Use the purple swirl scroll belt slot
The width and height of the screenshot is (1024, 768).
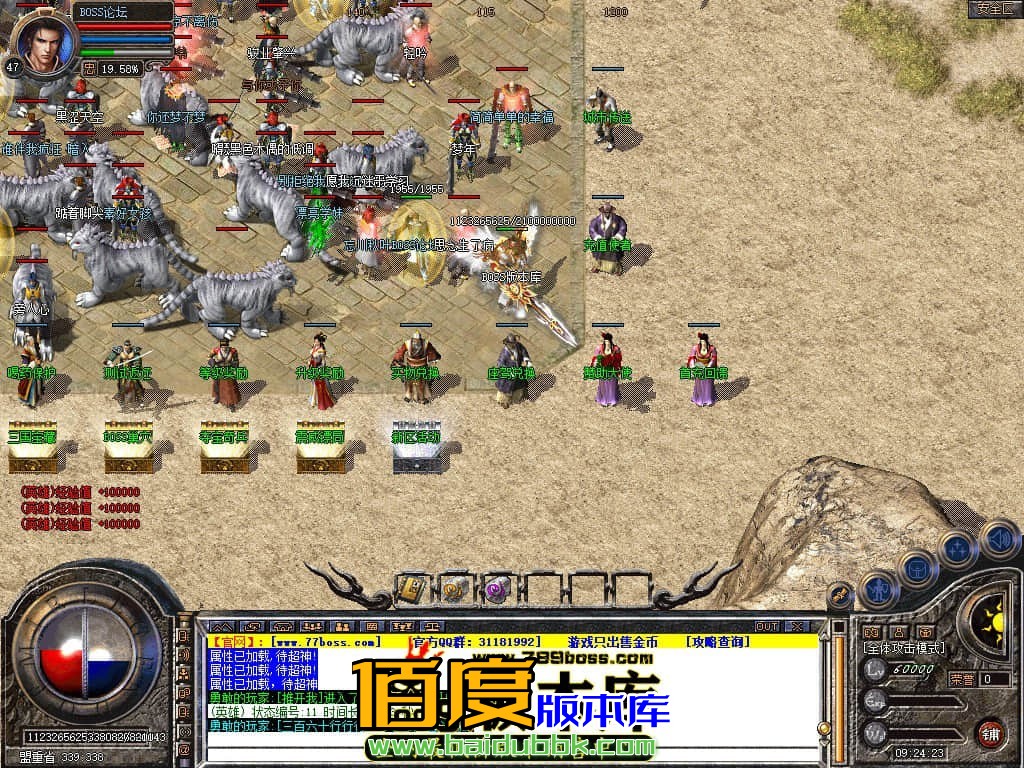(x=496, y=590)
